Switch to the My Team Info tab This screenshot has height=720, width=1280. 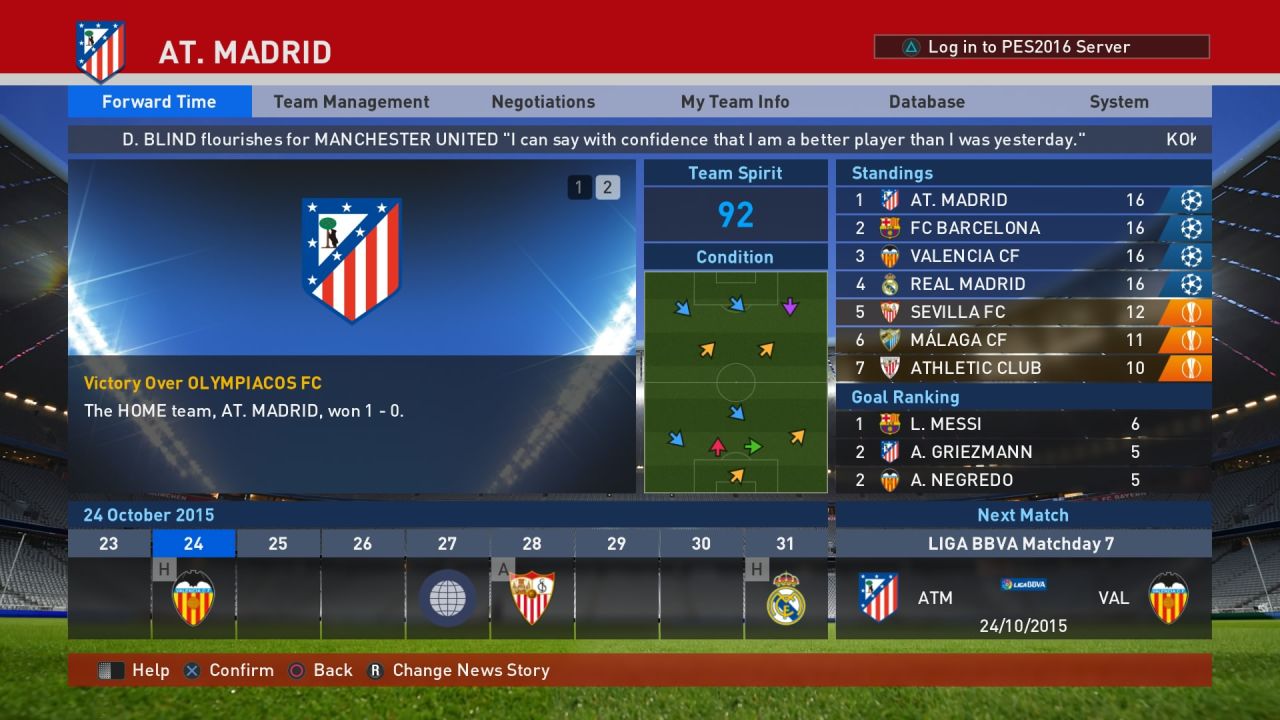click(x=735, y=101)
